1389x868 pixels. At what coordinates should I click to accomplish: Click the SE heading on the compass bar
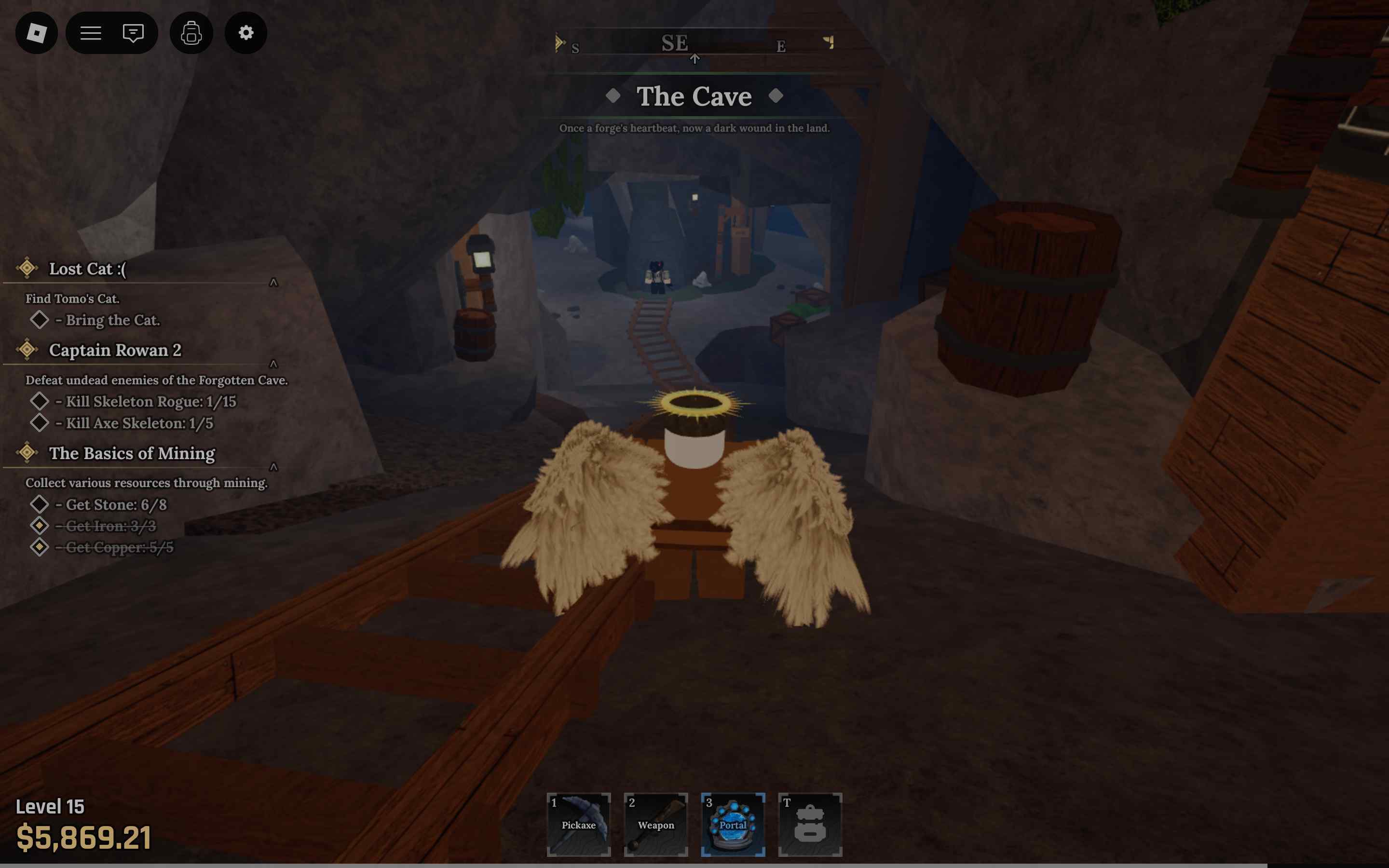pyautogui.click(x=676, y=42)
